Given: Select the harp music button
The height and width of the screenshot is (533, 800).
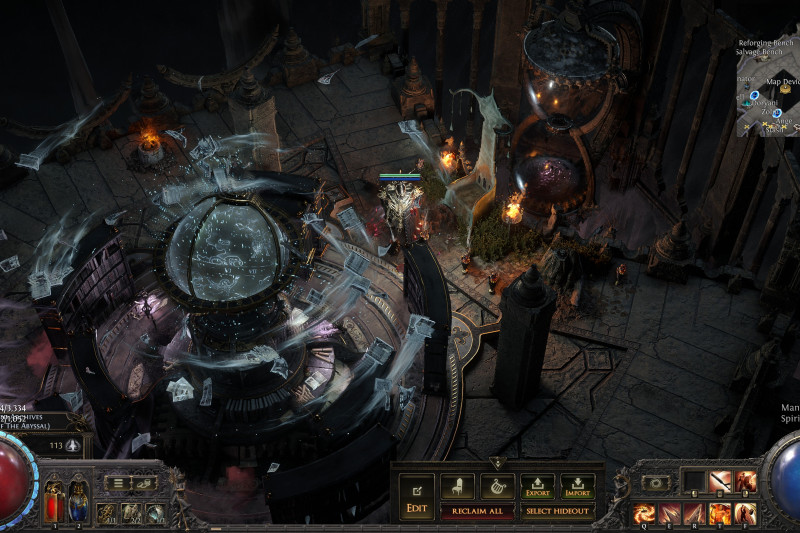Looking at the screenshot, I should [497, 487].
